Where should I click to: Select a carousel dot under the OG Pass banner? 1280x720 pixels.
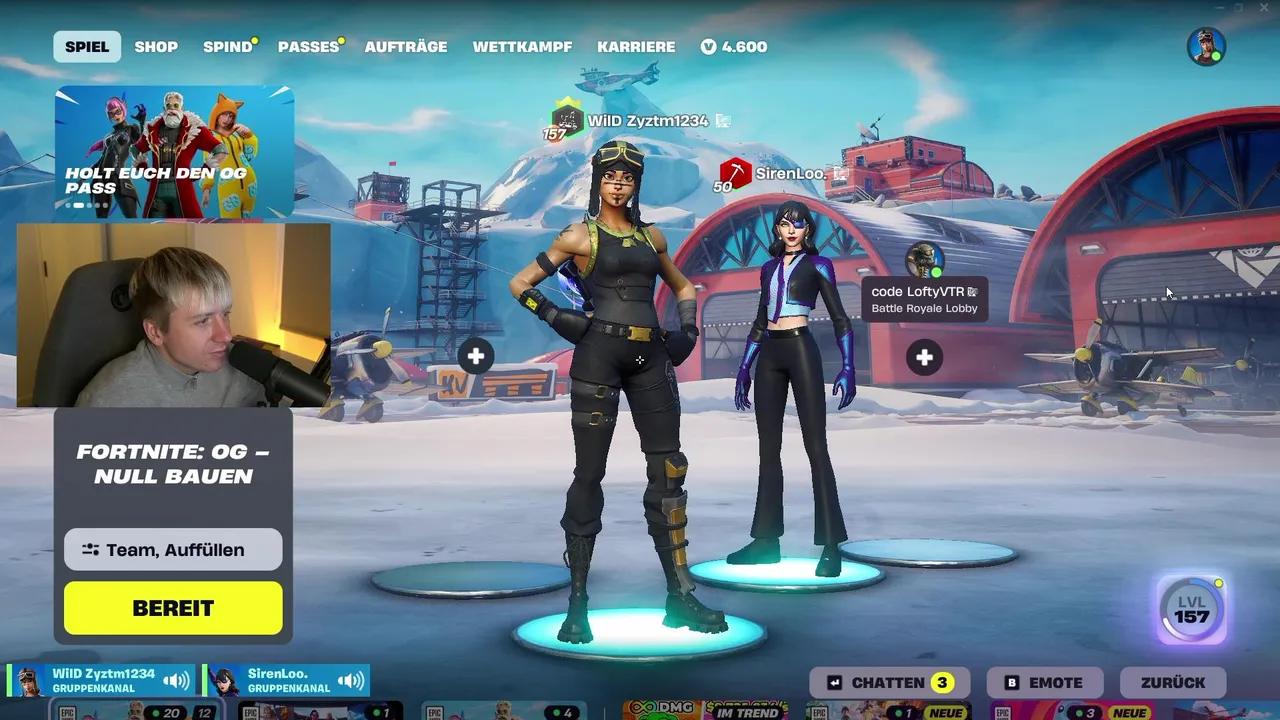(x=77, y=204)
